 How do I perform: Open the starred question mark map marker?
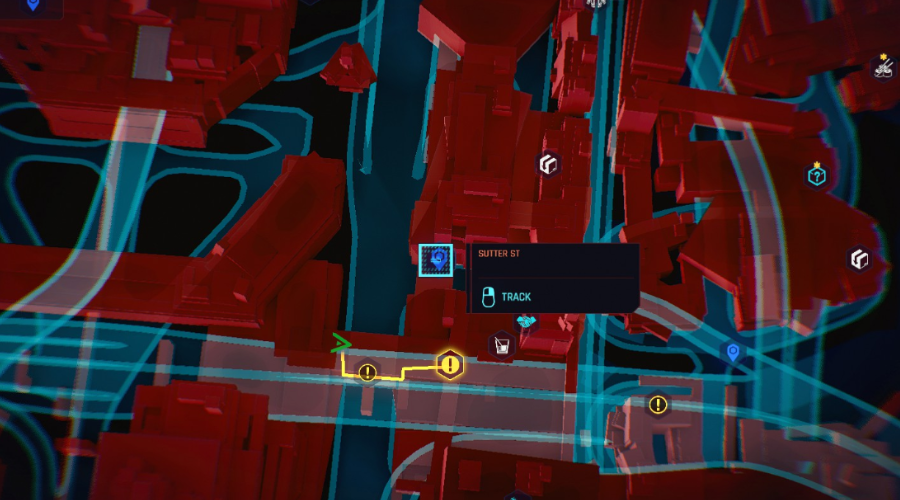[817, 176]
